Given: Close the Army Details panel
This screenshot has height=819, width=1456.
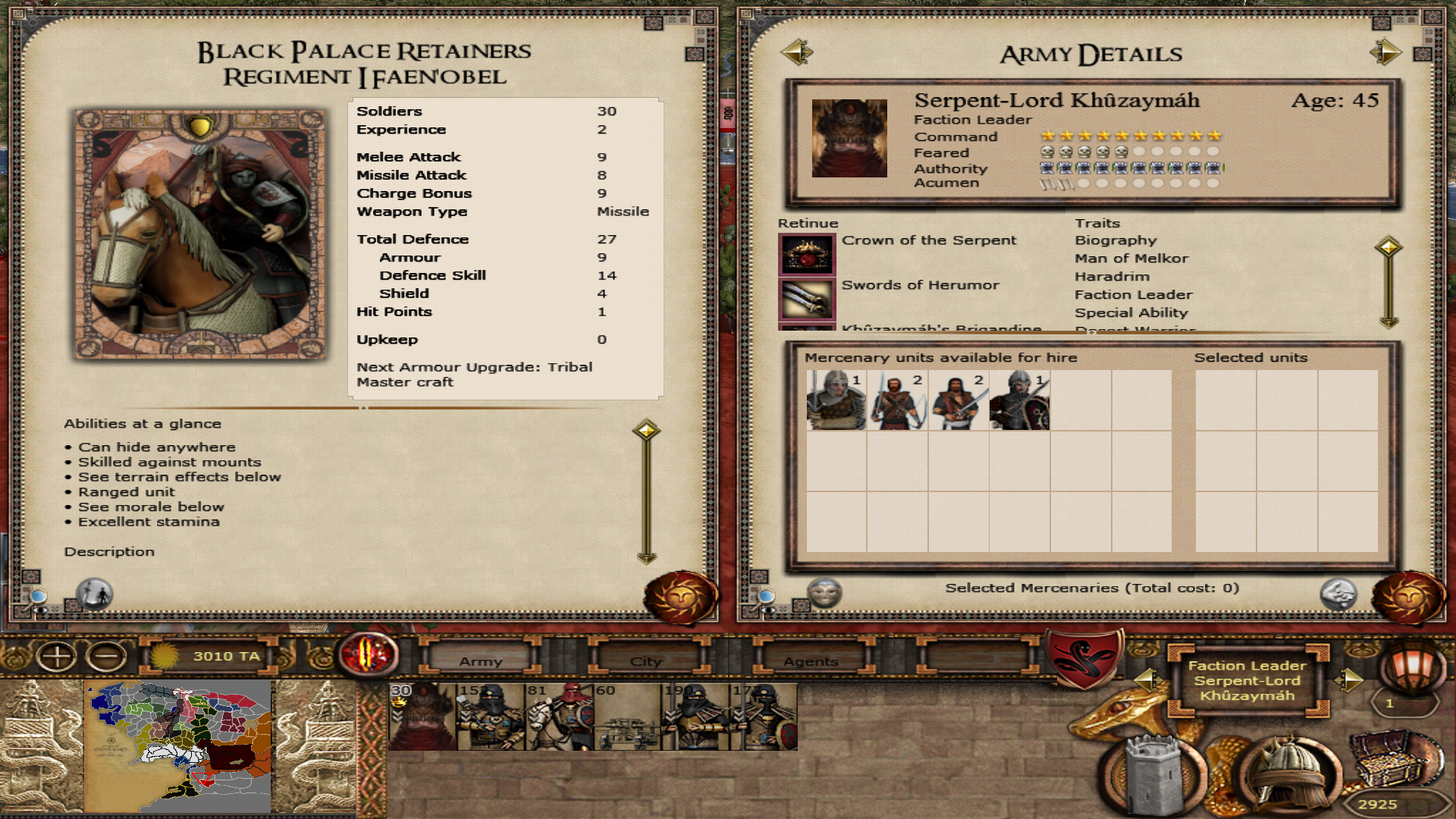Looking at the screenshot, I should [x=1408, y=598].
